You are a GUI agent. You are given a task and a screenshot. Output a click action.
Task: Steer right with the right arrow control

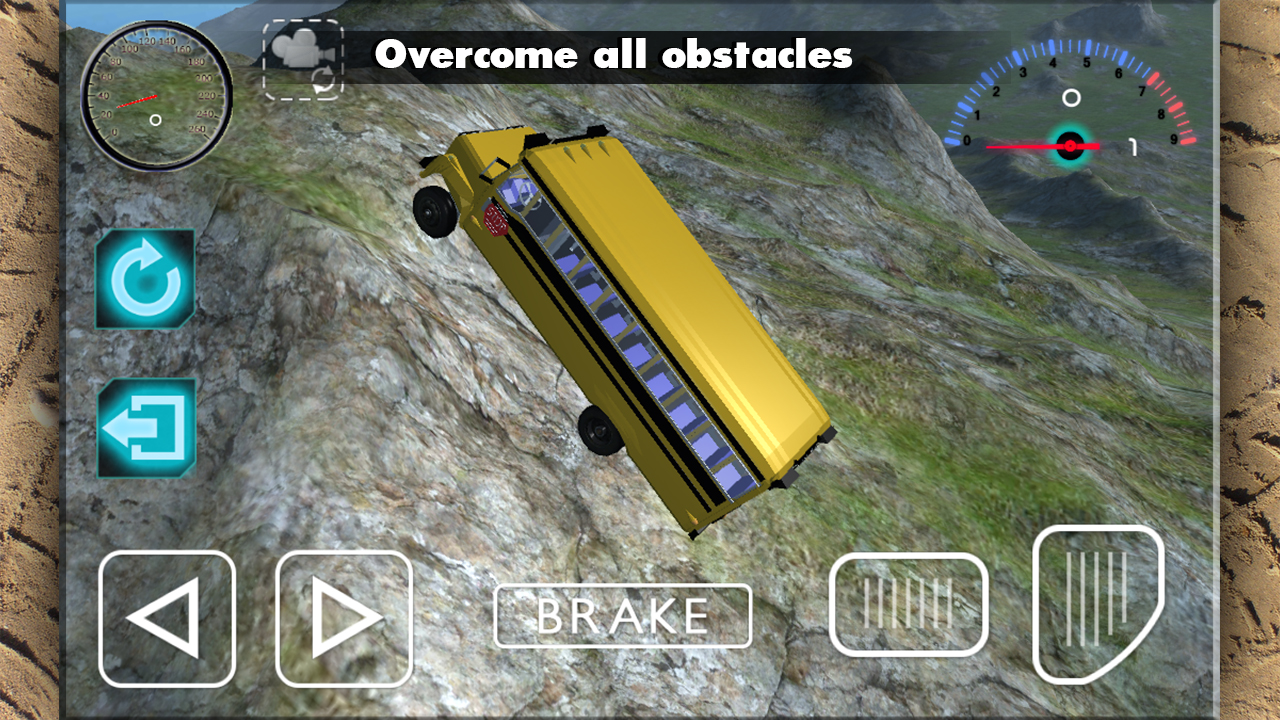344,617
